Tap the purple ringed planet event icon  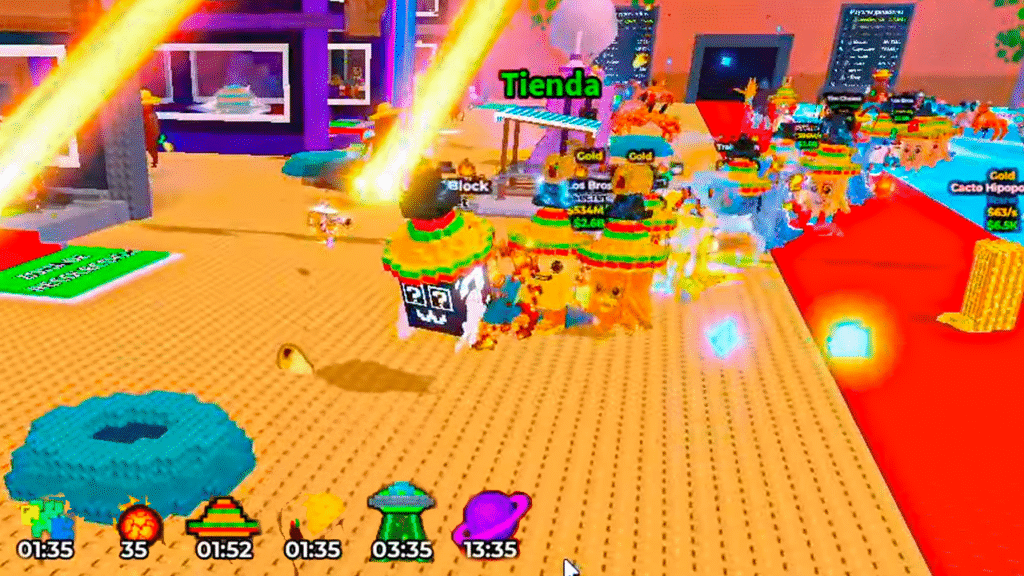pyautogui.click(x=491, y=518)
